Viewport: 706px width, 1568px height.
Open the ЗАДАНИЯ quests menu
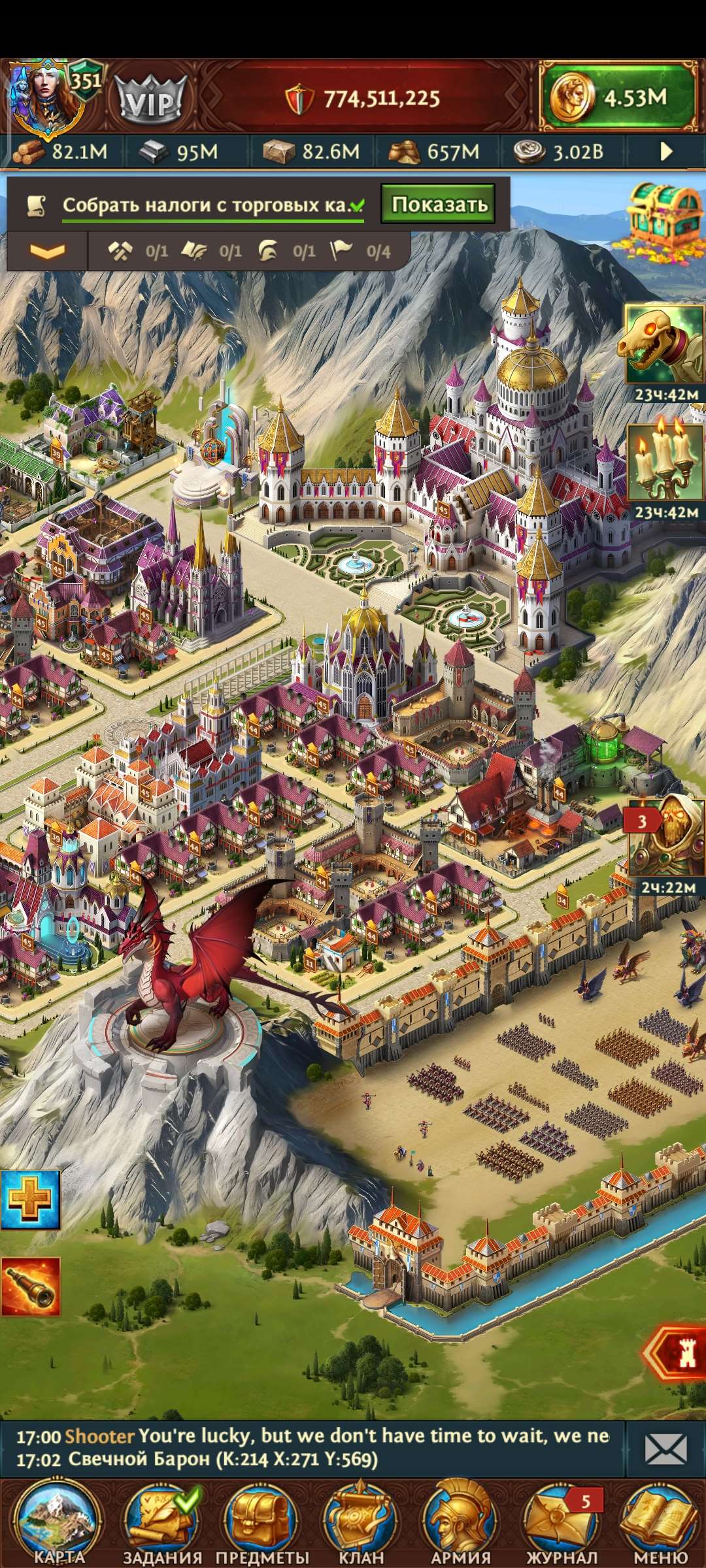(161, 1524)
